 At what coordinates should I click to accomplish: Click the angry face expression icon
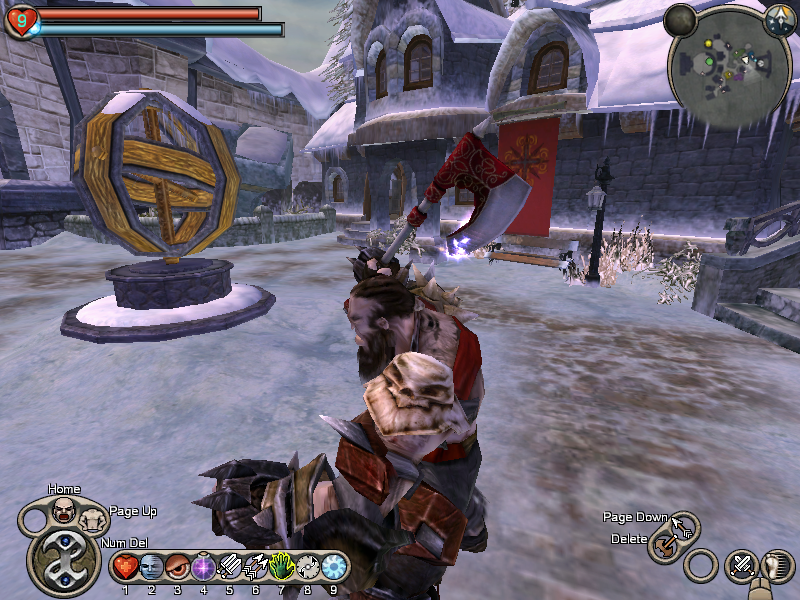pyautogui.click(x=64, y=512)
